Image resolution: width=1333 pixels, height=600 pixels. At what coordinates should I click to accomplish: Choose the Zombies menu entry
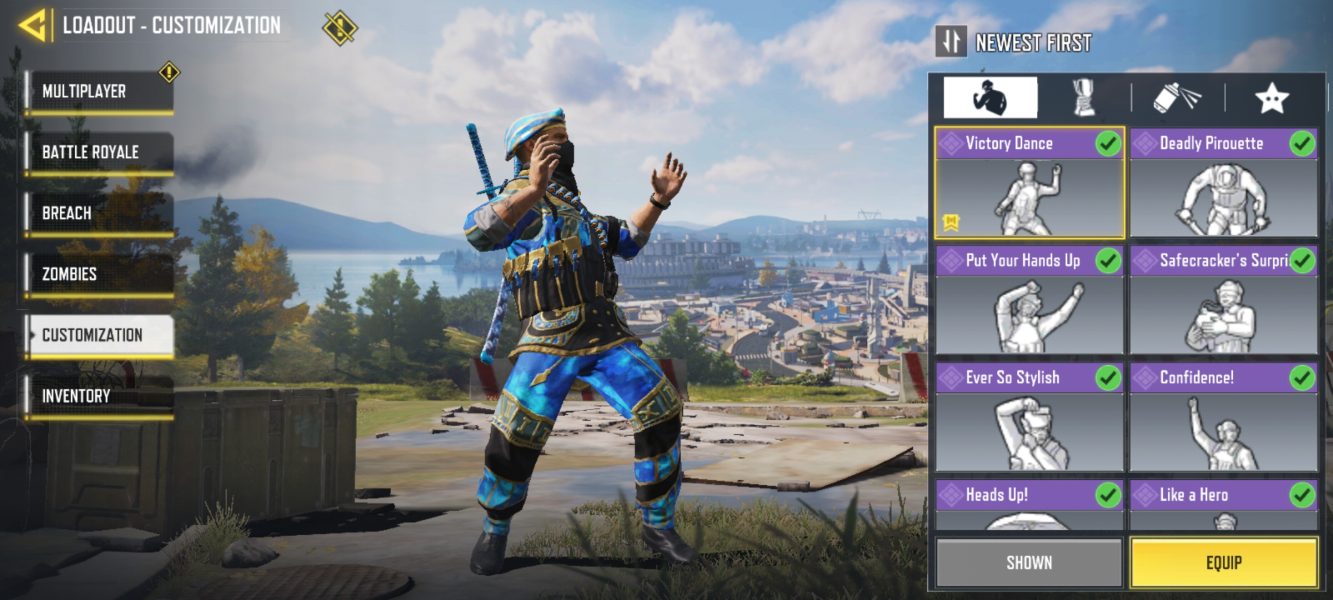click(x=98, y=275)
